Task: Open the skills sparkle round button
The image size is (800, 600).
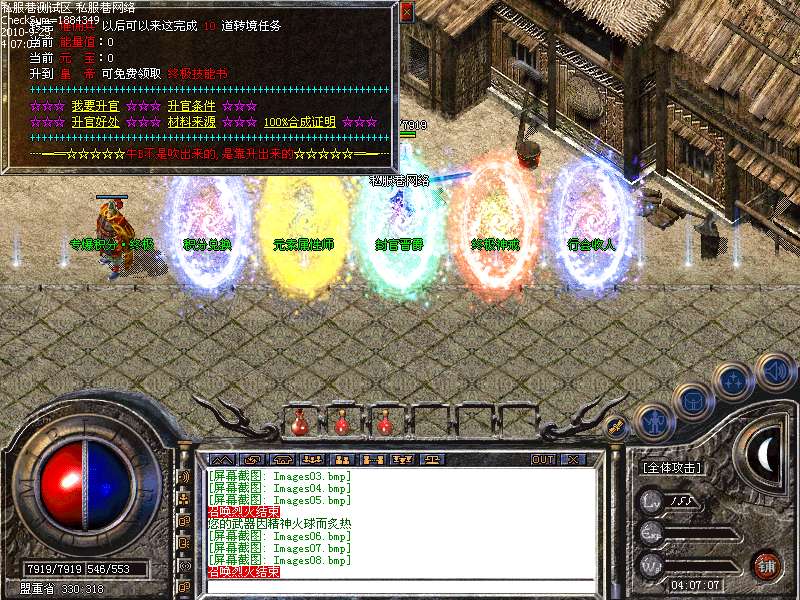Action: coord(734,380)
